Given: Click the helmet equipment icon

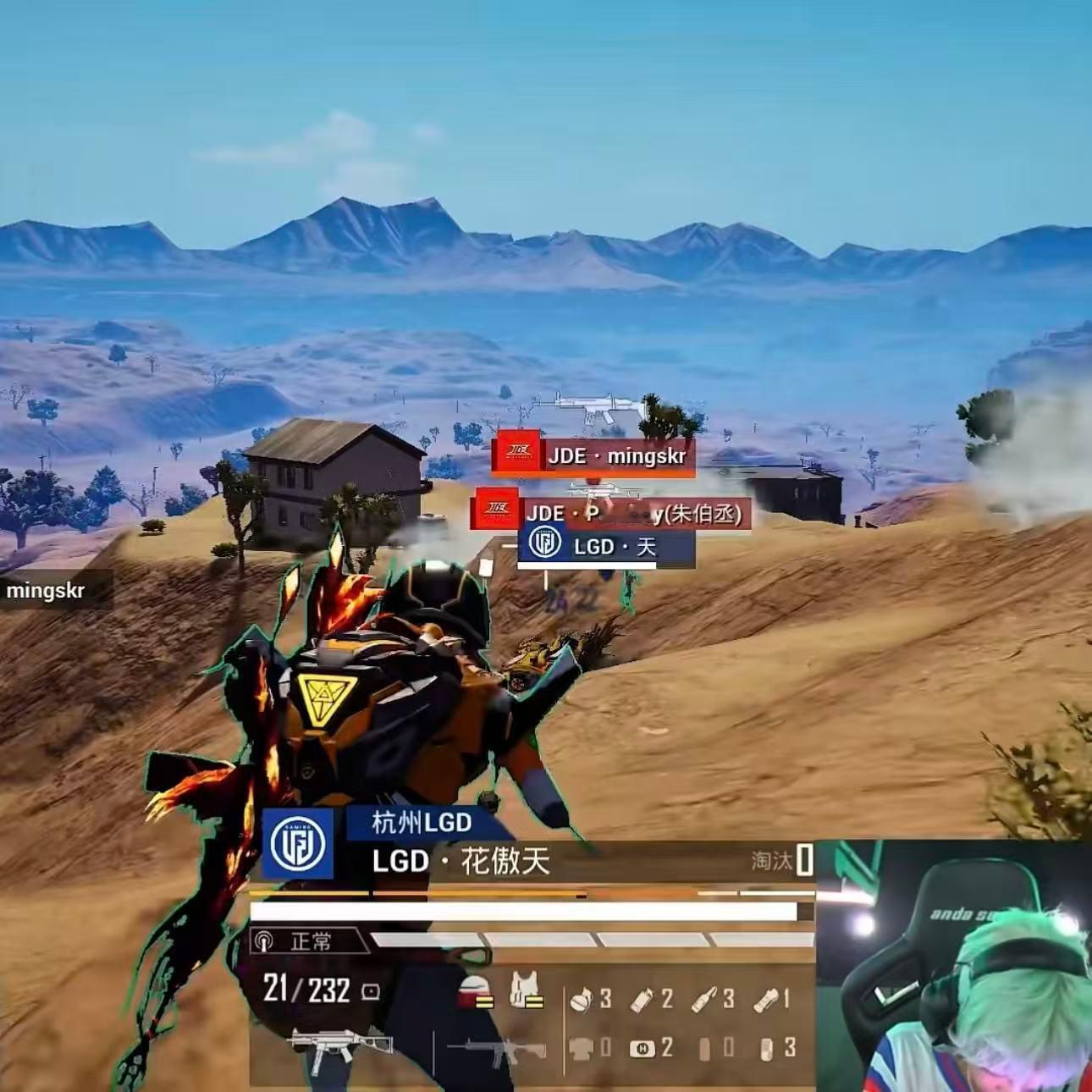Looking at the screenshot, I should click(x=476, y=990).
